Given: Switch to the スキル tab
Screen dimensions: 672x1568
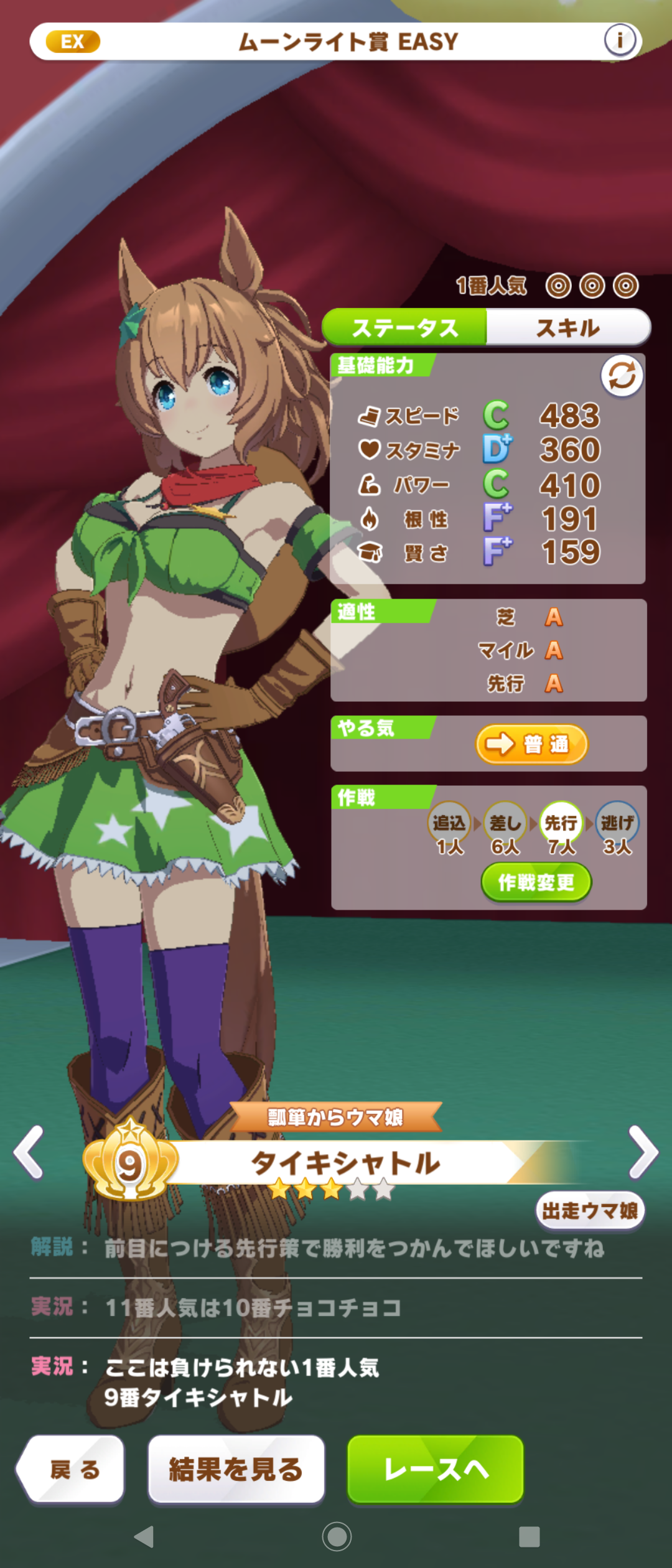Looking at the screenshot, I should point(568,327).
